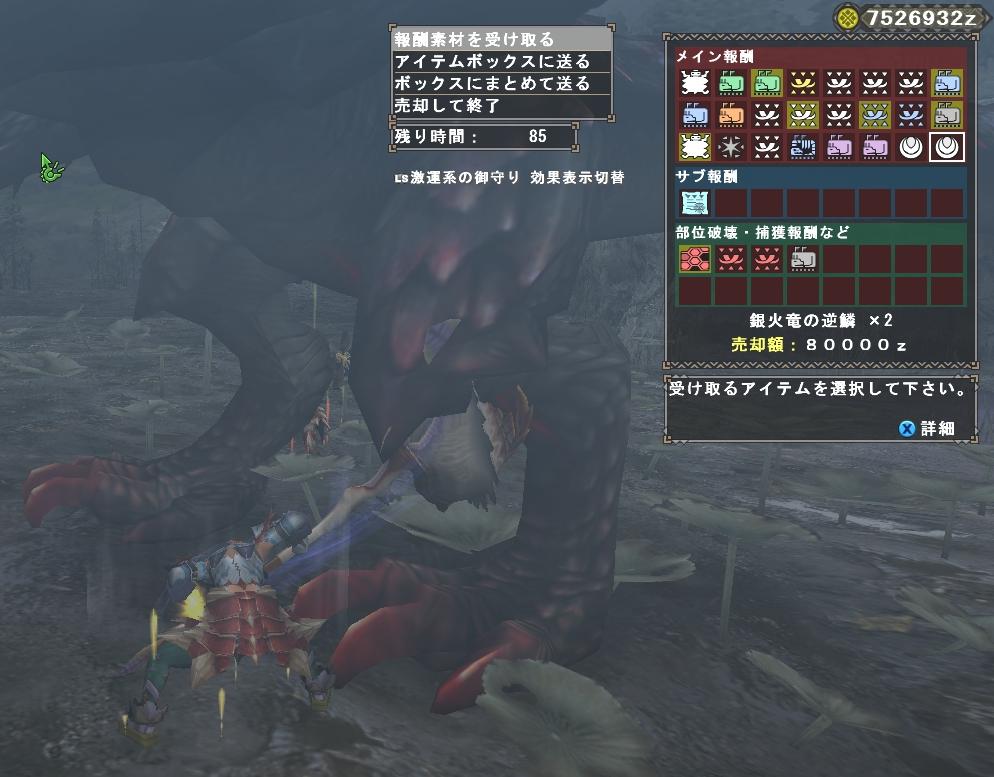The width and height of the screenshot is (994, 777).
Task: Choose the yellow fang reward on dark background
Action: pos(802,83)
